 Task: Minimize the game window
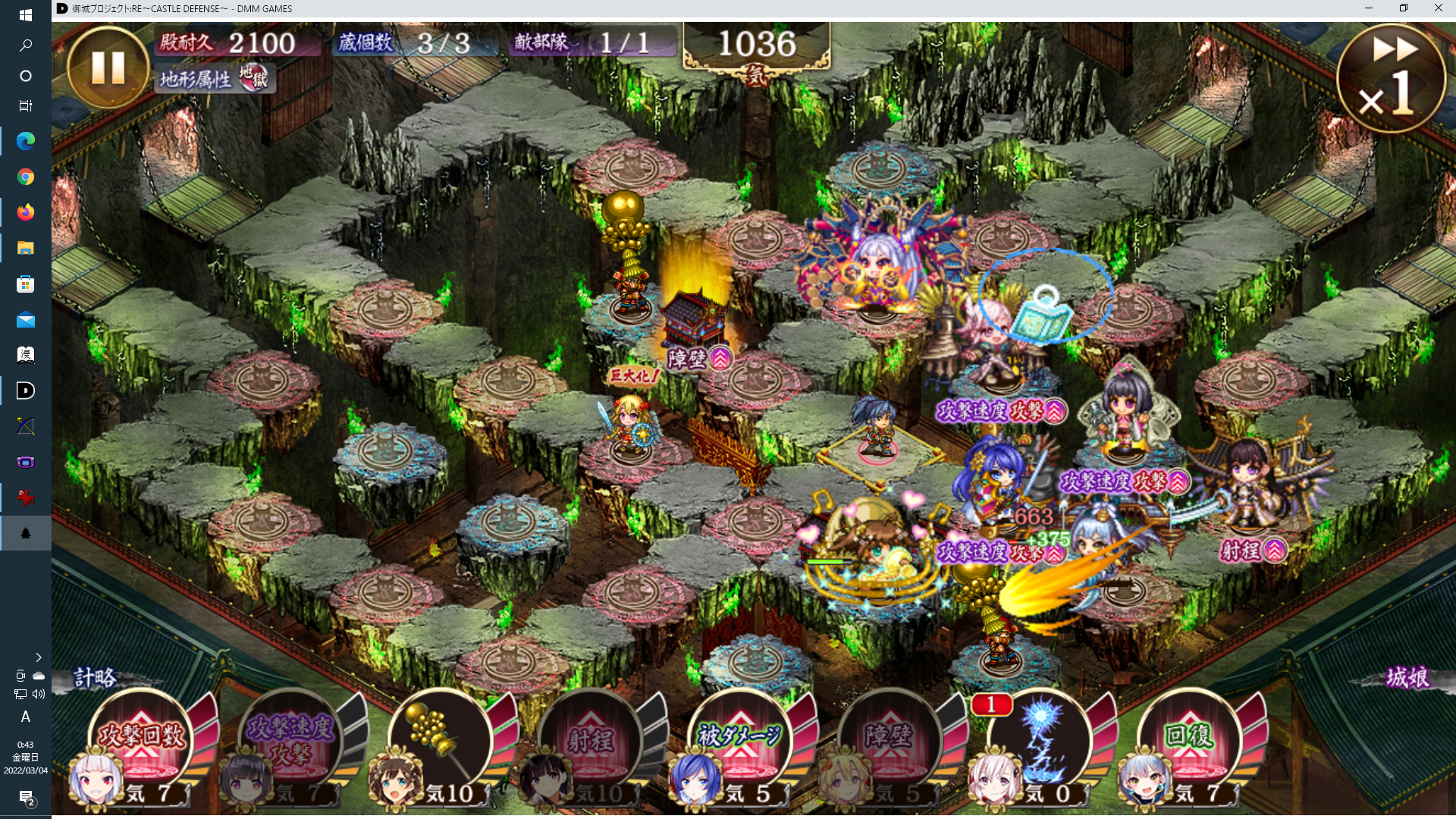coord(1369,8)
